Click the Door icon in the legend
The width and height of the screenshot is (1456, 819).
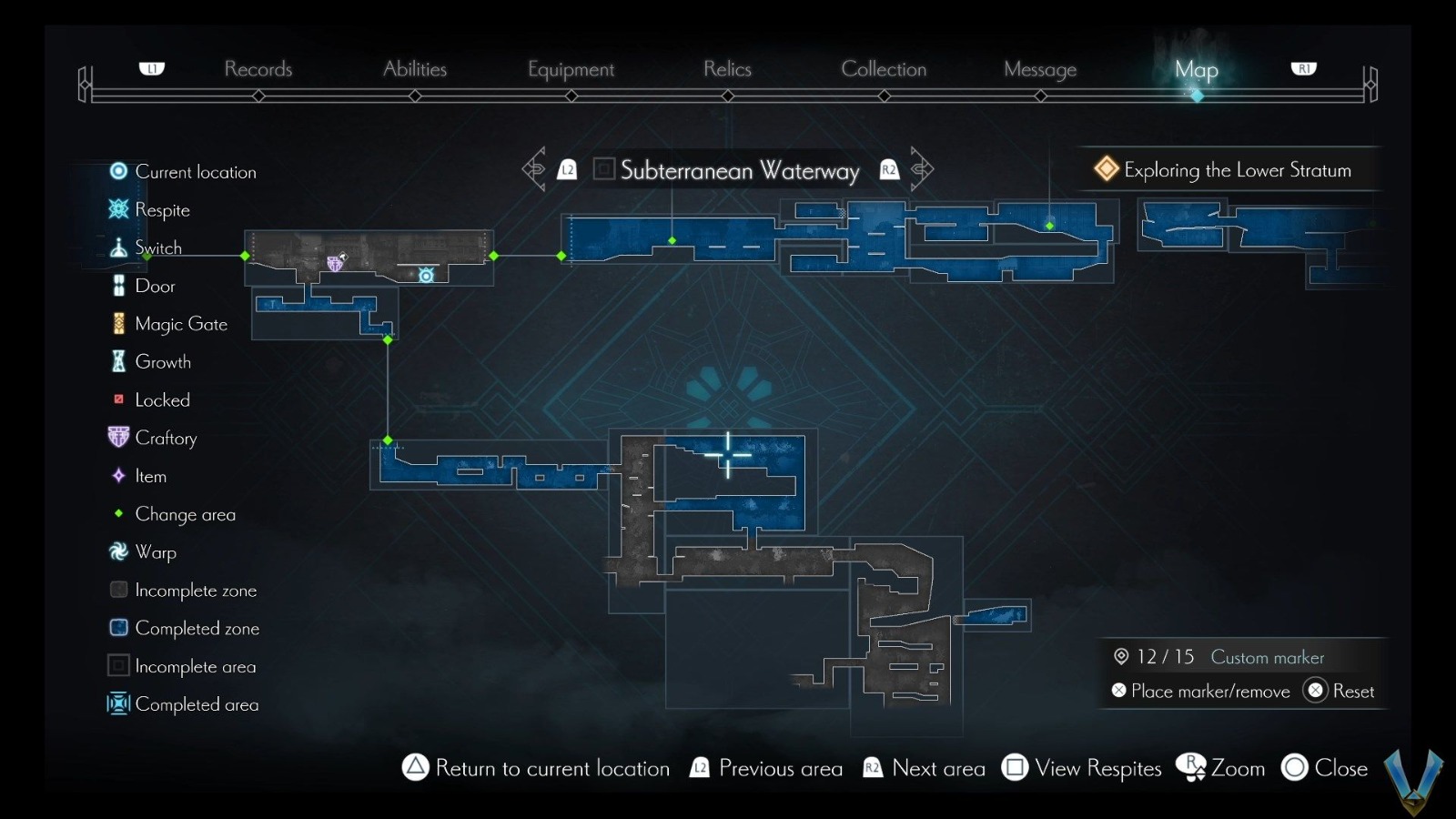[118, 285]
